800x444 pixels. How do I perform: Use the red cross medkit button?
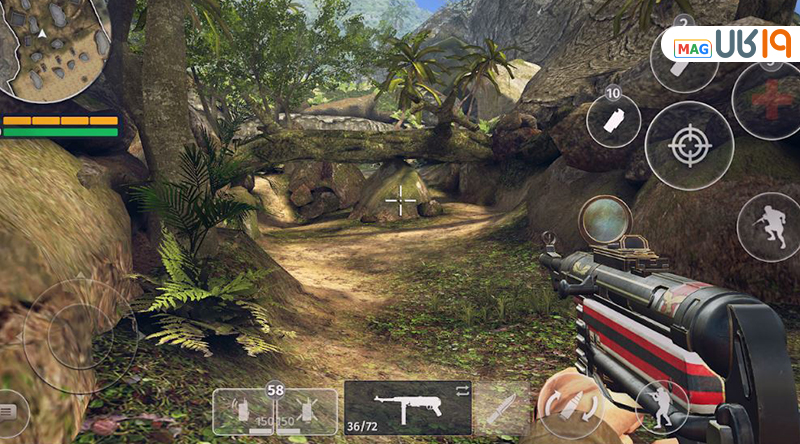[x=766, y=101]
